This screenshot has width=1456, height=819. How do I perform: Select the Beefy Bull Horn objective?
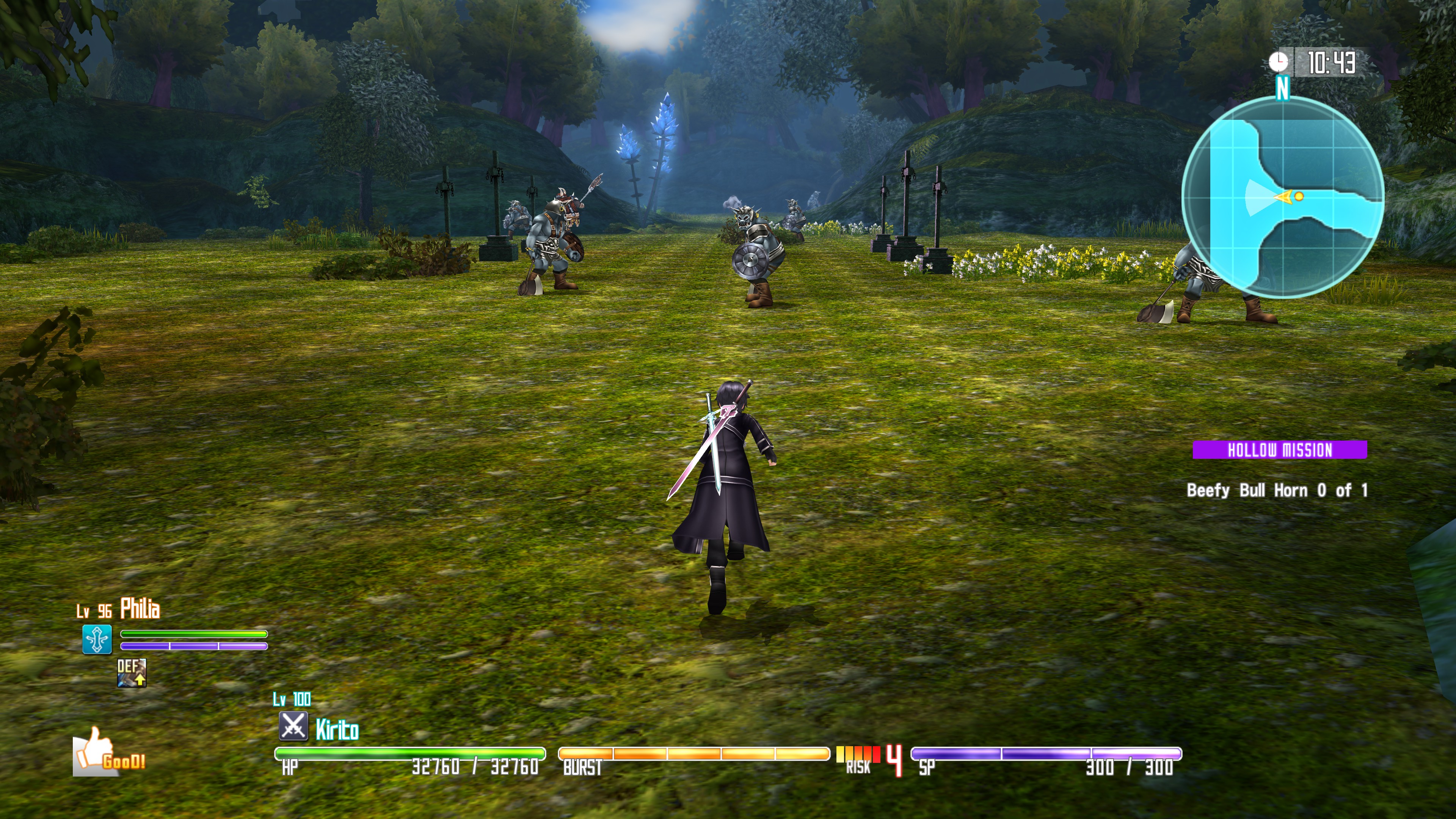click(1276, 490)
